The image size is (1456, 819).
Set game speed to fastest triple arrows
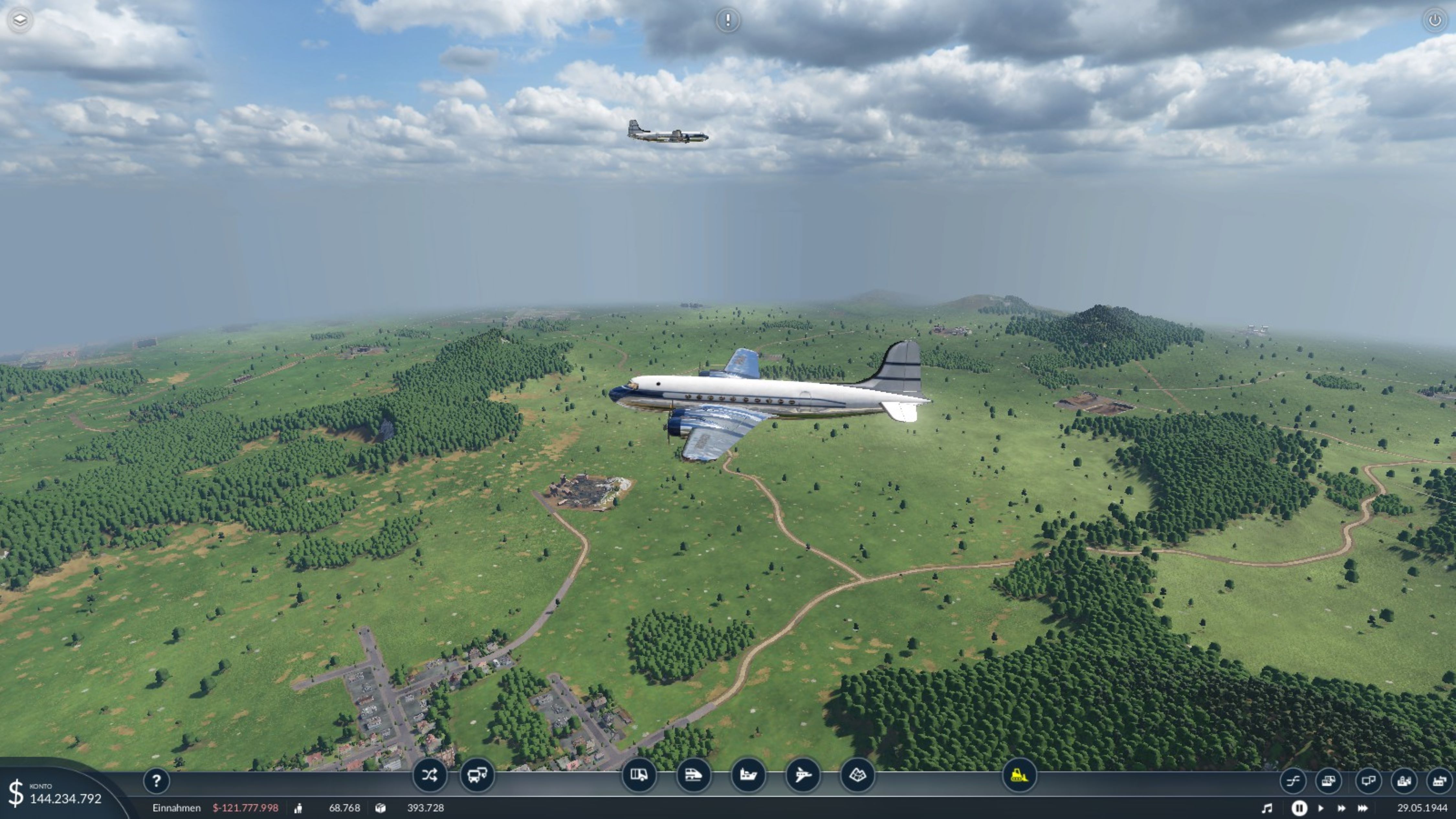click(x=1363, y=808)
